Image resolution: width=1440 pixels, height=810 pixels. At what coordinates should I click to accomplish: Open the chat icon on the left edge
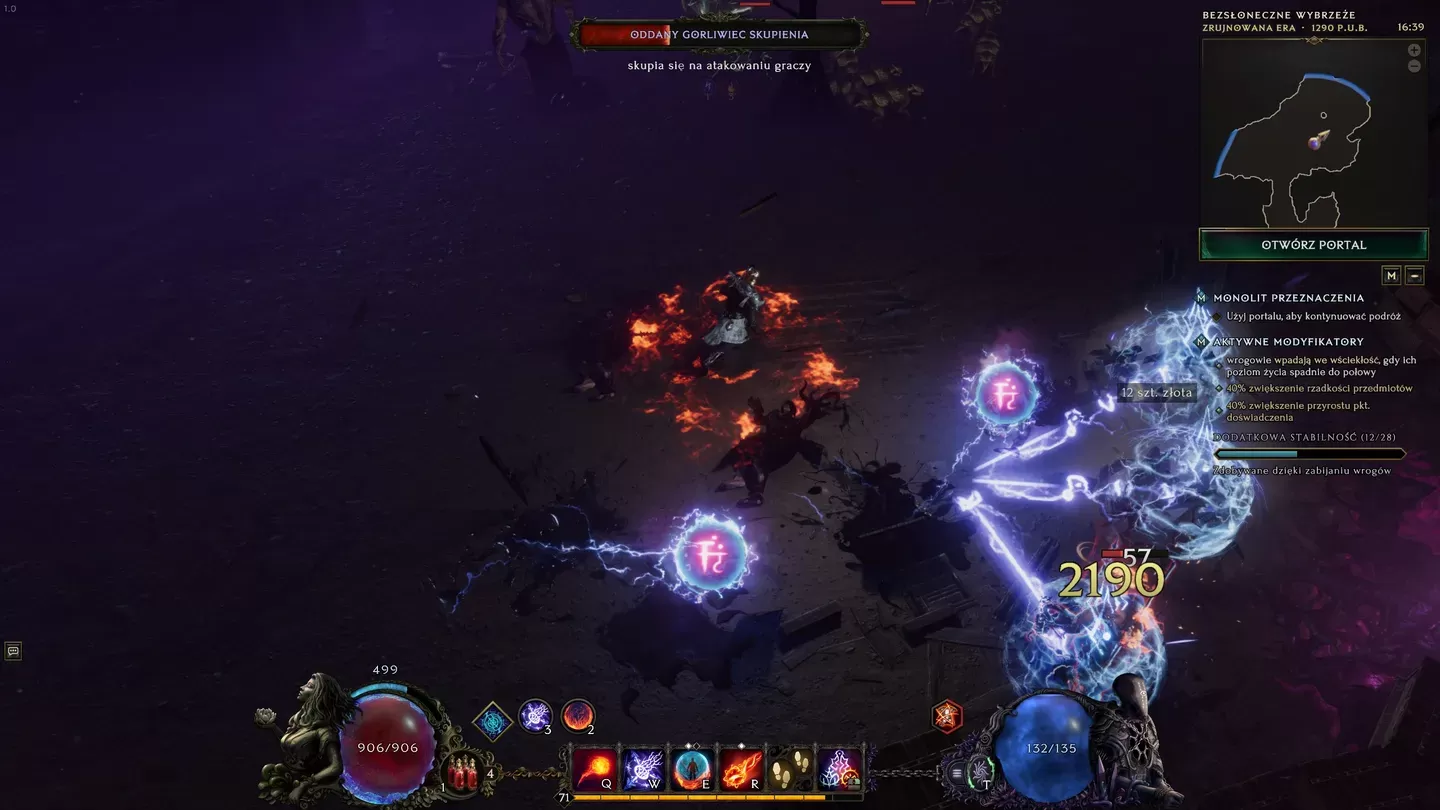(x=13, y=651)
